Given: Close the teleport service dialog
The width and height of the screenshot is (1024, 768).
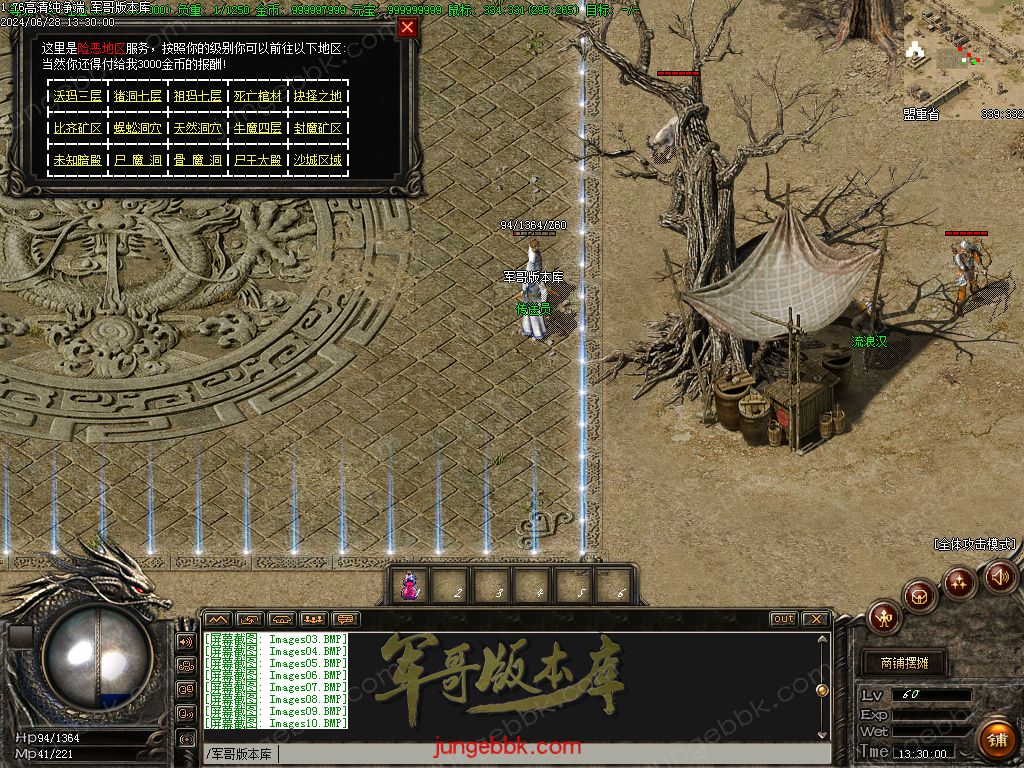Looking at the screenshot, I should [407, 28].
